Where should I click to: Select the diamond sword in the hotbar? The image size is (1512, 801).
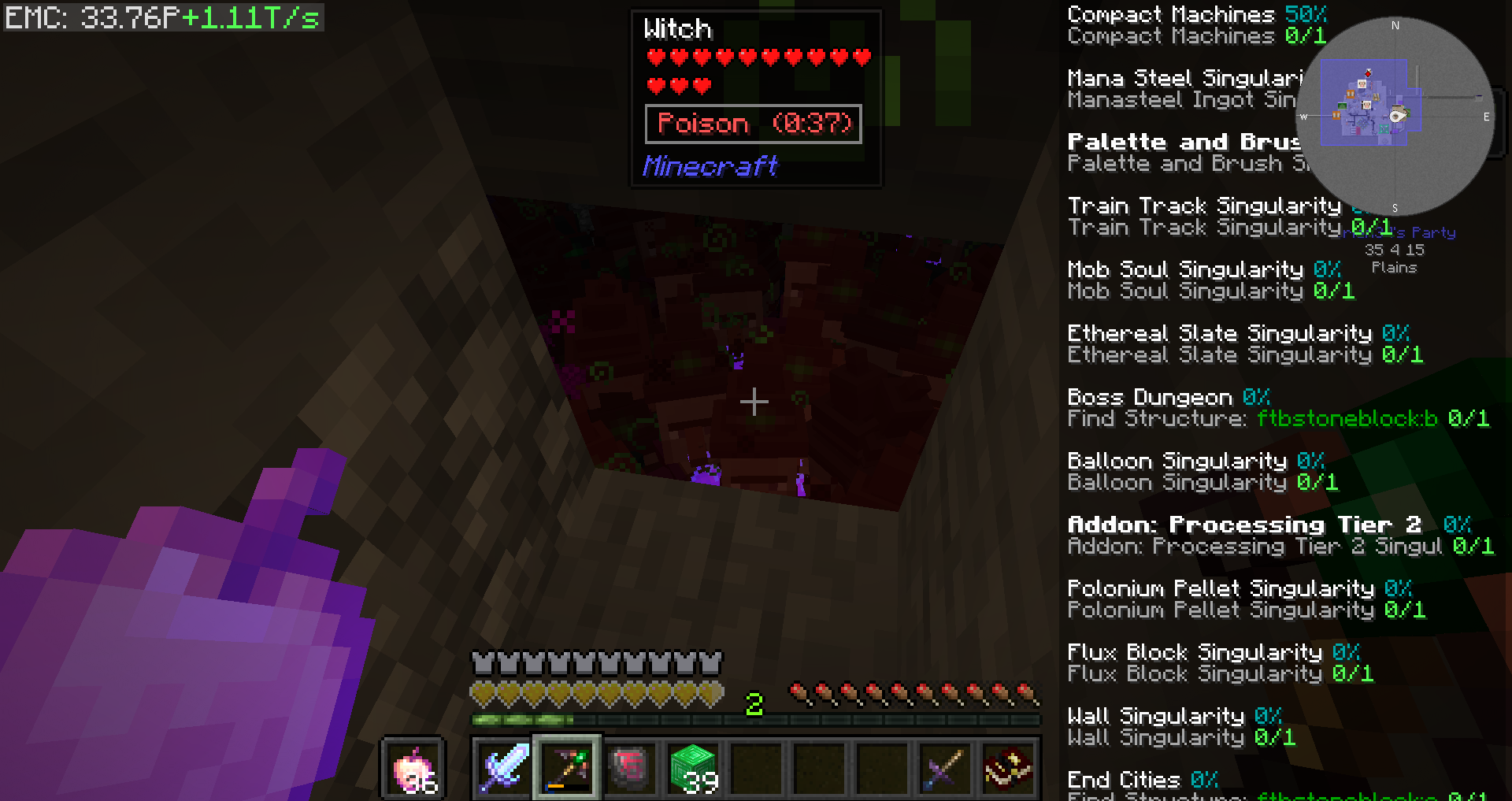[x=502, y=768]
